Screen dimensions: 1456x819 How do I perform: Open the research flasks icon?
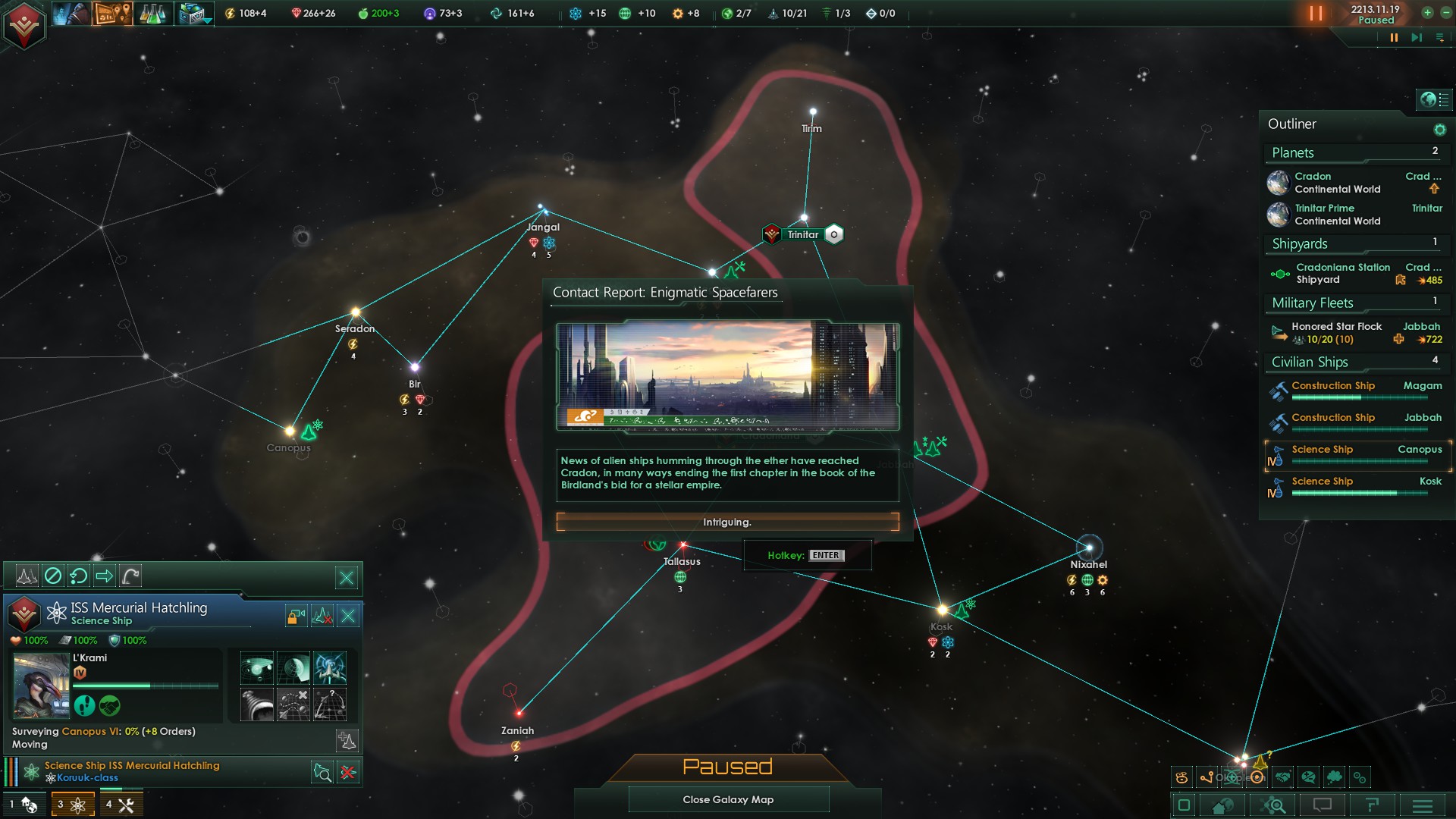pyautogui.click(x=152, y=14)
